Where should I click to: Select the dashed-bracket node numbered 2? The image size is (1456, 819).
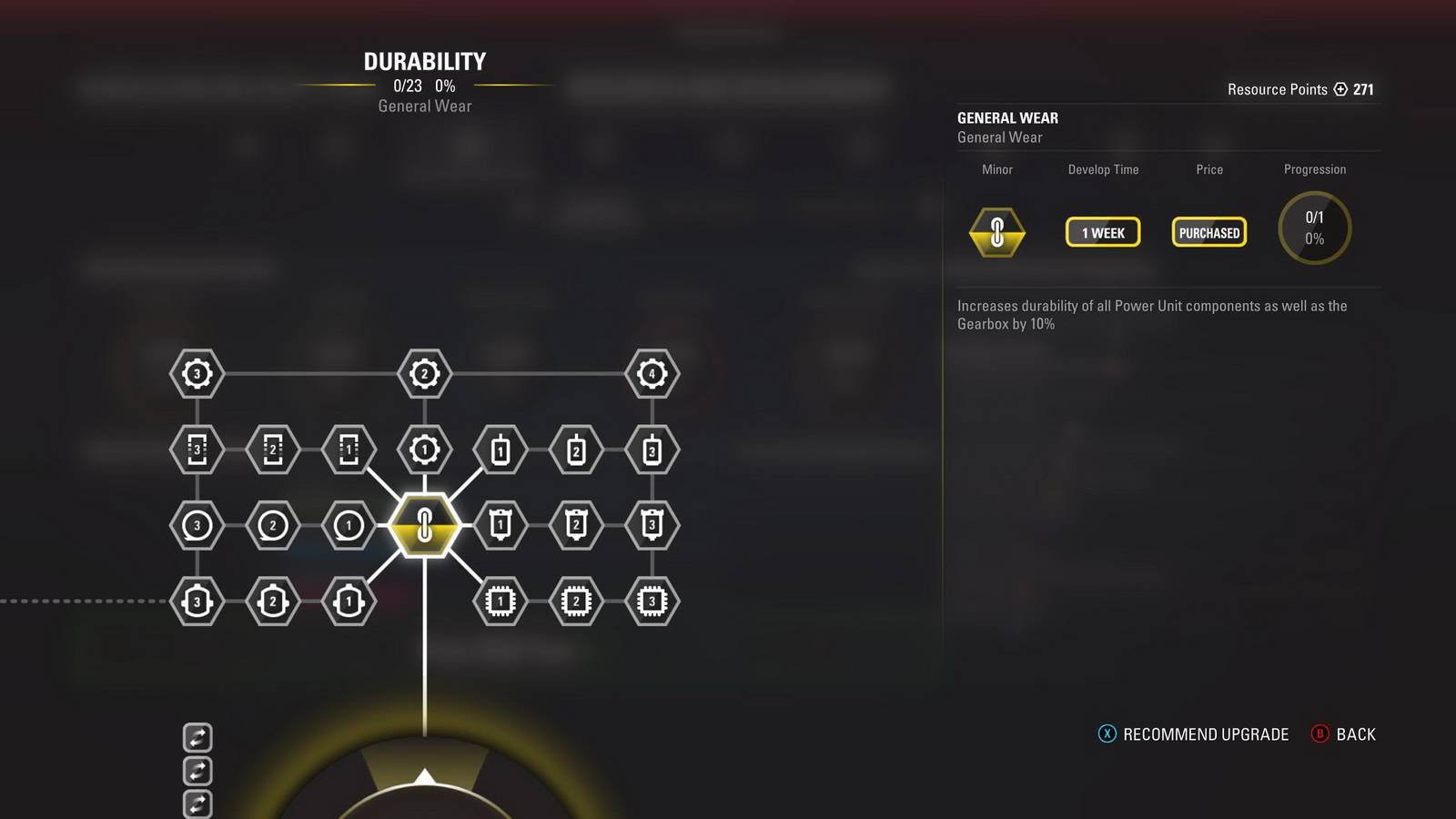272,450
